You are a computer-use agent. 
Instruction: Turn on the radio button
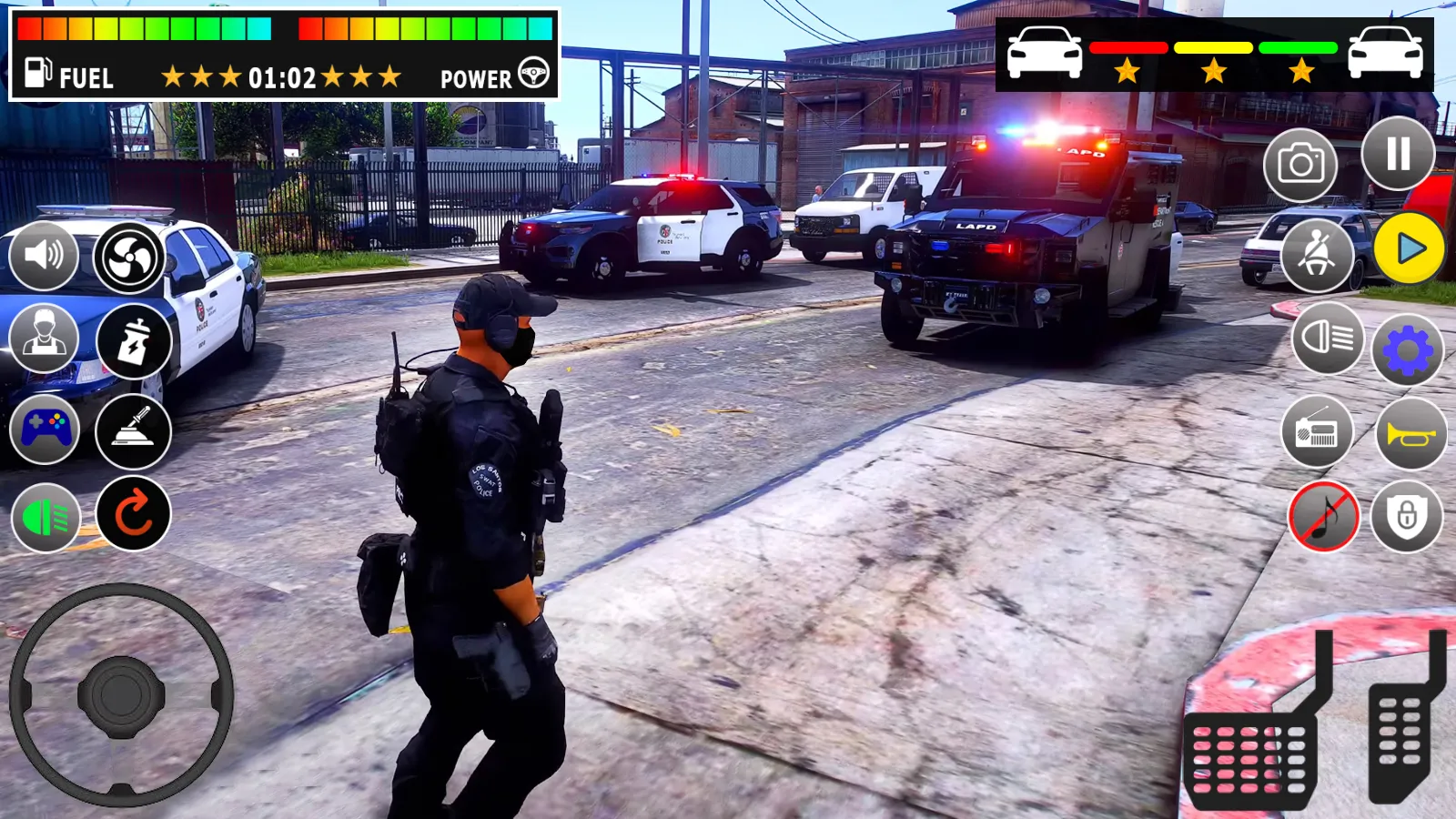click(1317, 432)
